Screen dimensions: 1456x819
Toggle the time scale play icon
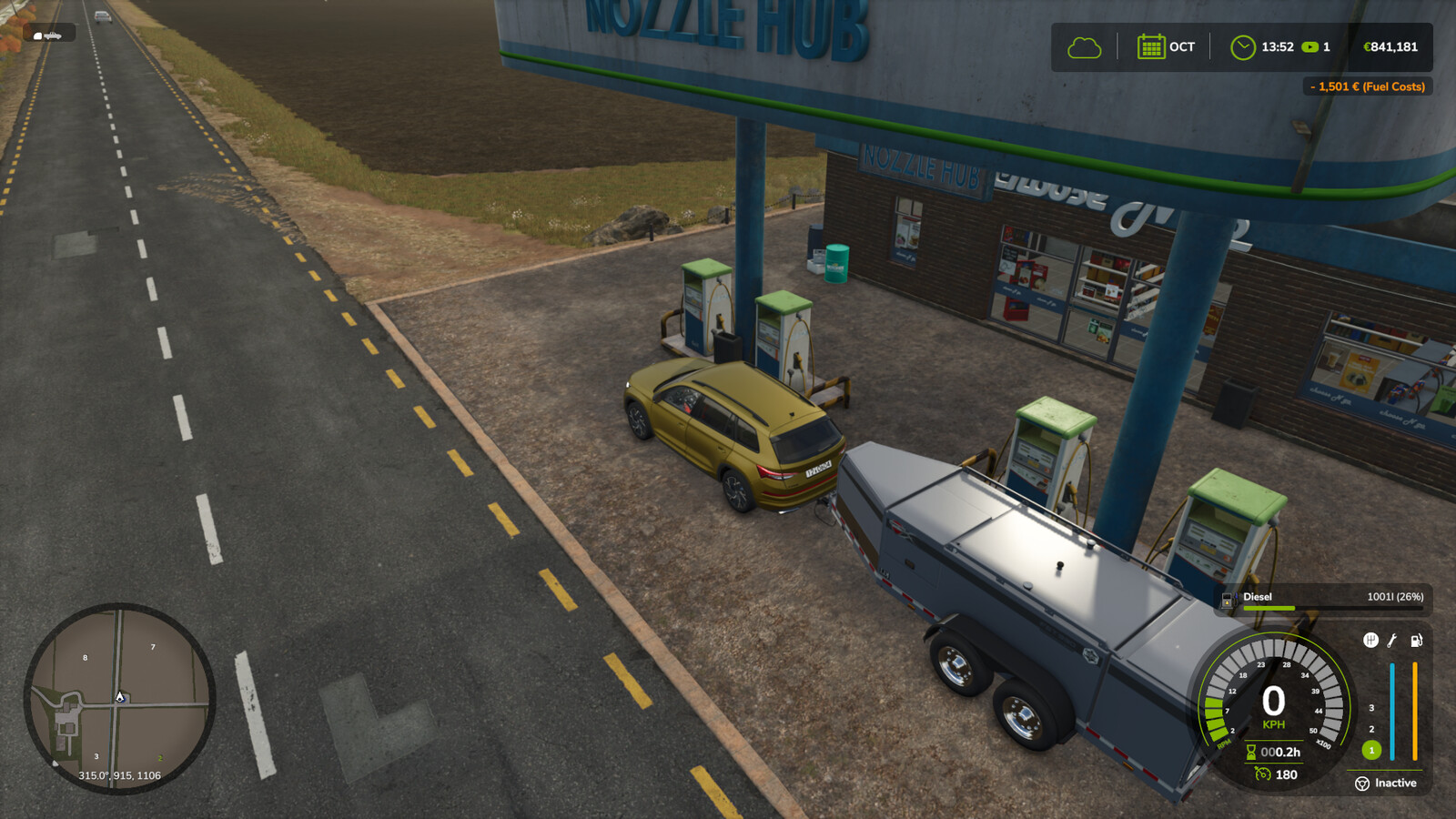[1310, 47]
